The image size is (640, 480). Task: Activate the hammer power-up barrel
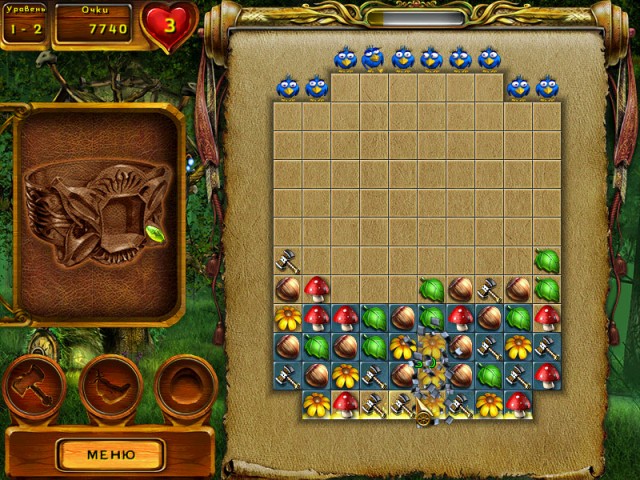pos(34,388)
